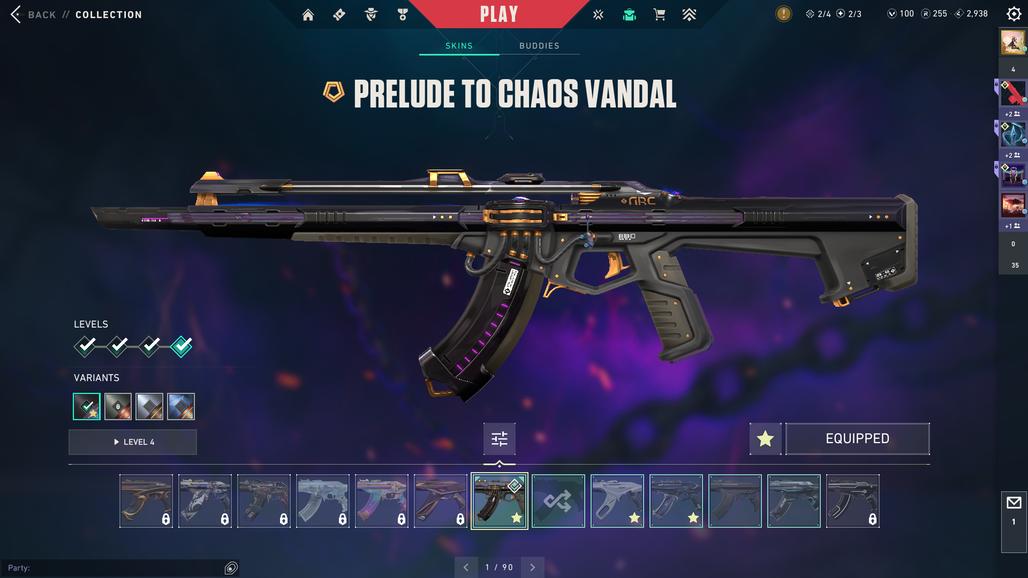The height and width of the screenshot is (578, 1028).
Task: Switch to the Buddies tab
Action: pyautogui.click(x=539, y=46)
